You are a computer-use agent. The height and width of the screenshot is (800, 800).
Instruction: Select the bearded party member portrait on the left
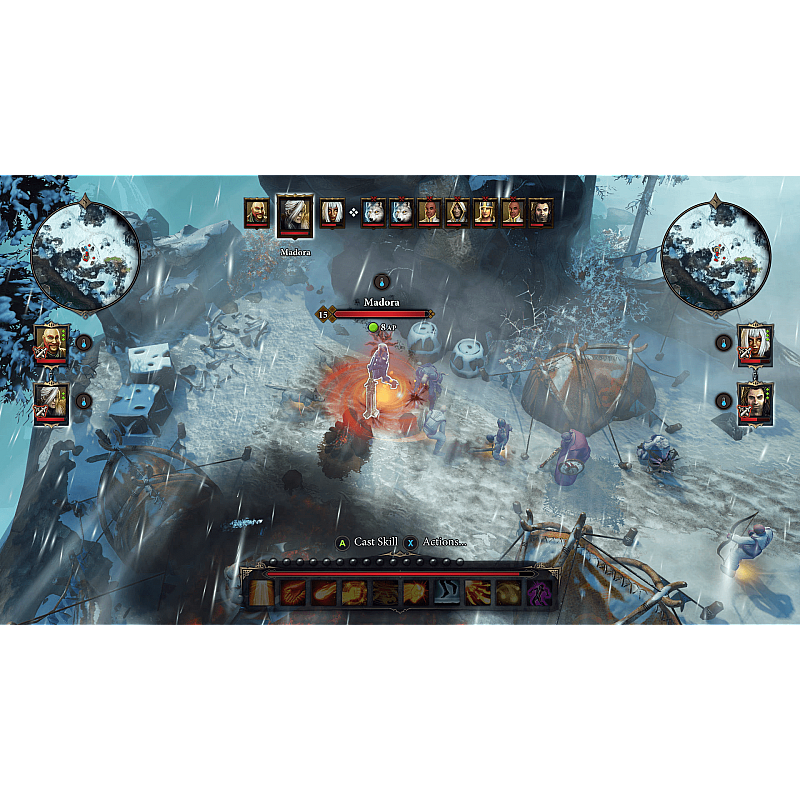51,343
